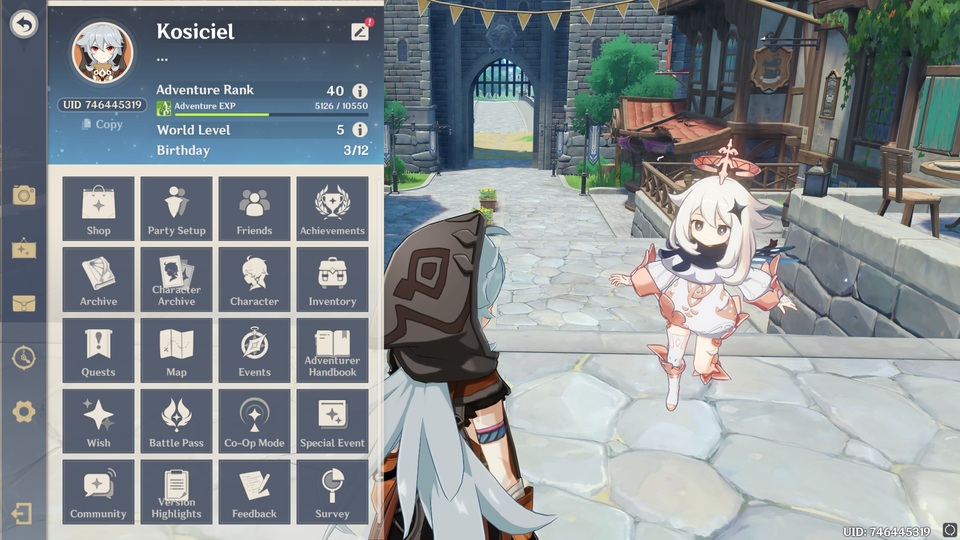Image resolution: width=960 pixels, height=540 pixels.
Task: Open the Quests journal
Action: coord(98,351)
